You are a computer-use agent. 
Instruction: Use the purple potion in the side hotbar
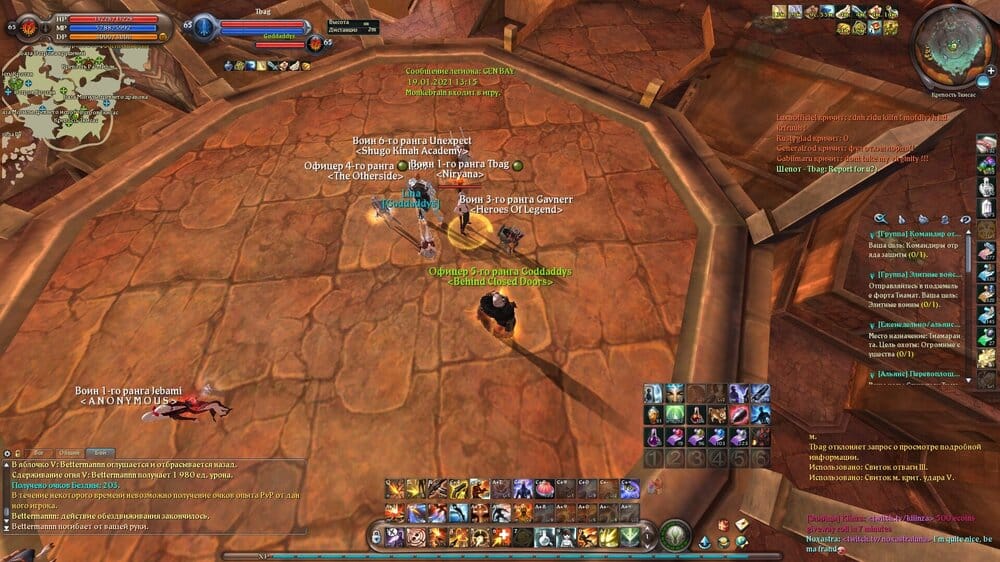pos(651,436)
